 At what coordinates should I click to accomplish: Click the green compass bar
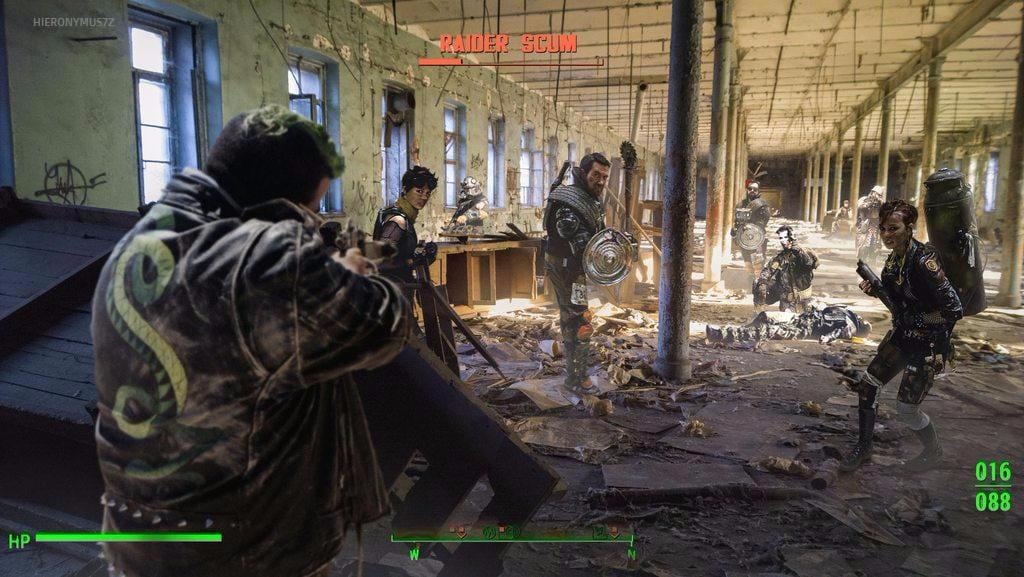pyautogui.click(x=512, y=538)
